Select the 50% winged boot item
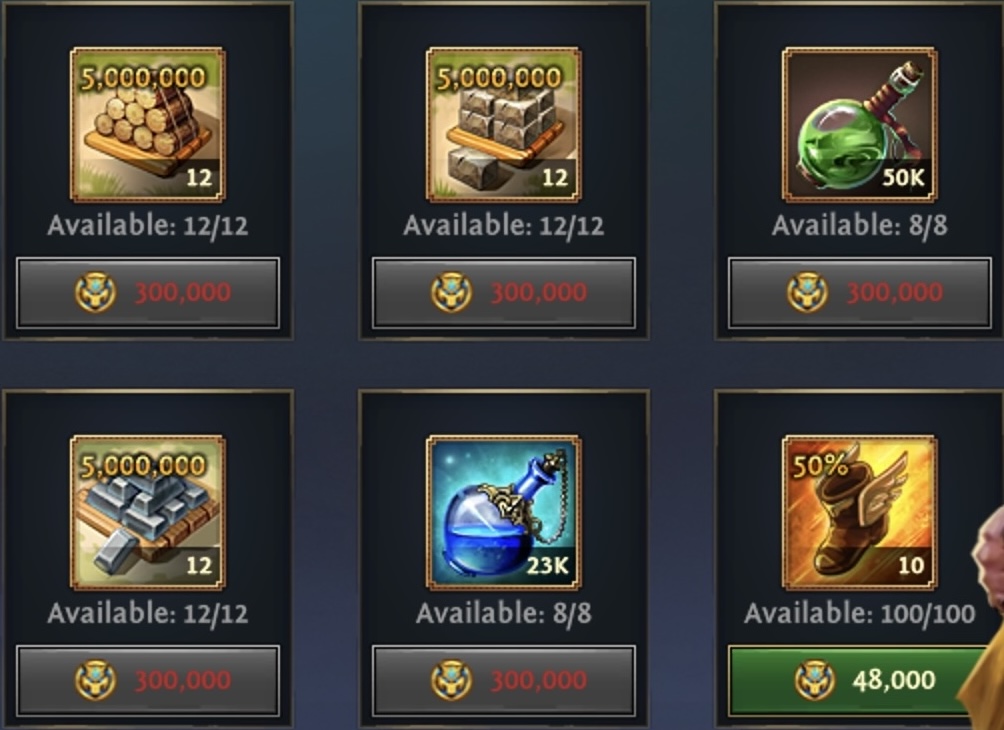 point(859,512)
